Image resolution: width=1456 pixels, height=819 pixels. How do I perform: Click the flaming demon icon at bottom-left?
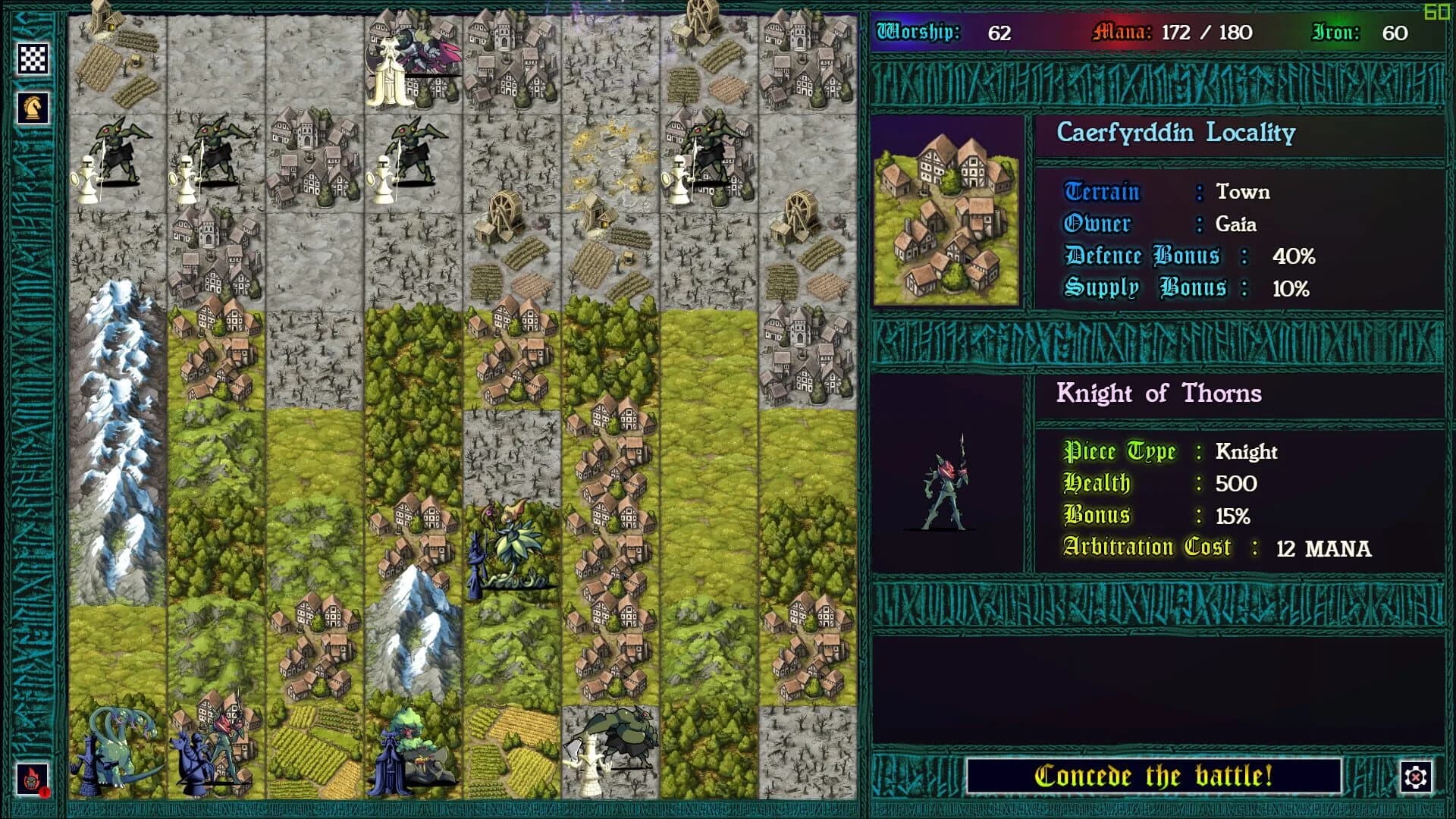32,778
